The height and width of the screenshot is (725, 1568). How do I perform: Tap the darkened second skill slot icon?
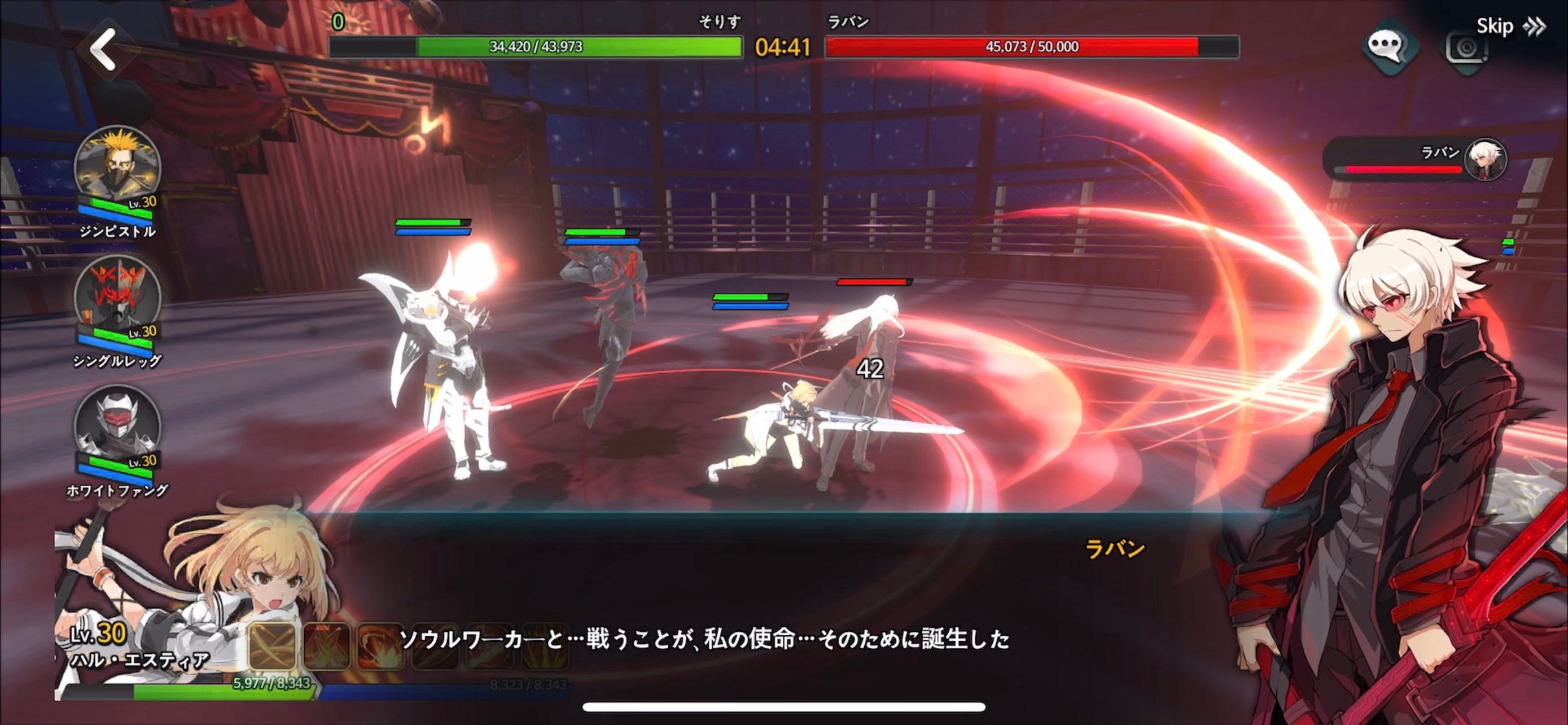(x=326, y=648)
